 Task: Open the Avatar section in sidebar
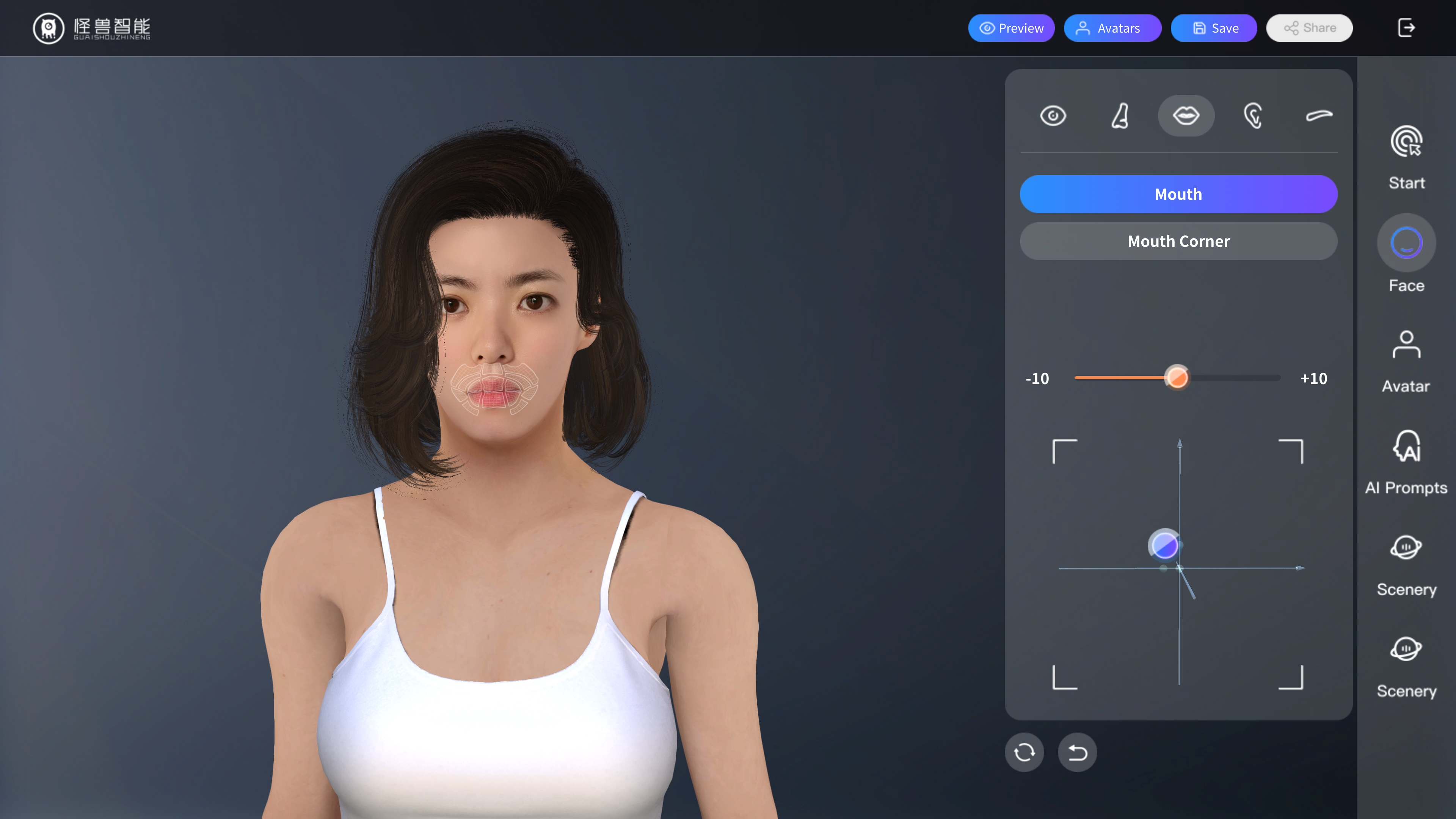(1406, 361)
